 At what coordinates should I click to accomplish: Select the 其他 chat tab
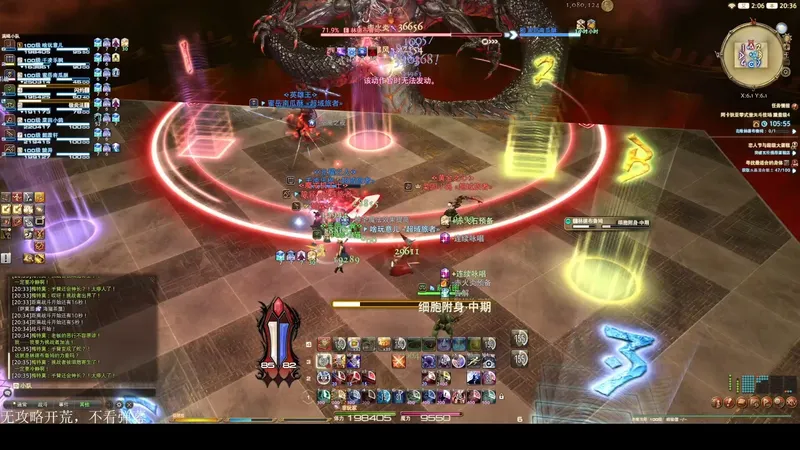pos(84,404)
